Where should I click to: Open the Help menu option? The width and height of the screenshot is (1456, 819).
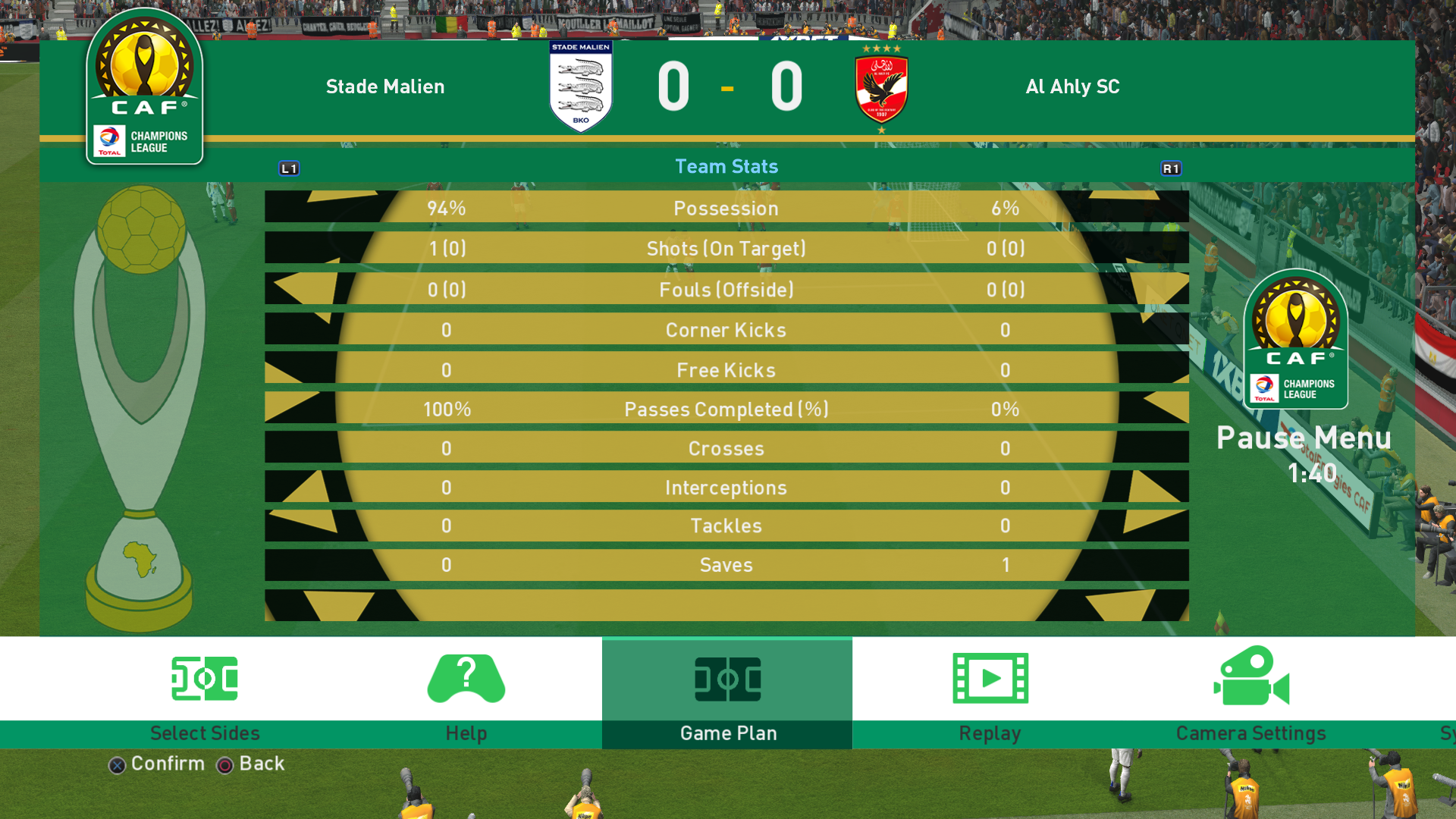point(466,693)
